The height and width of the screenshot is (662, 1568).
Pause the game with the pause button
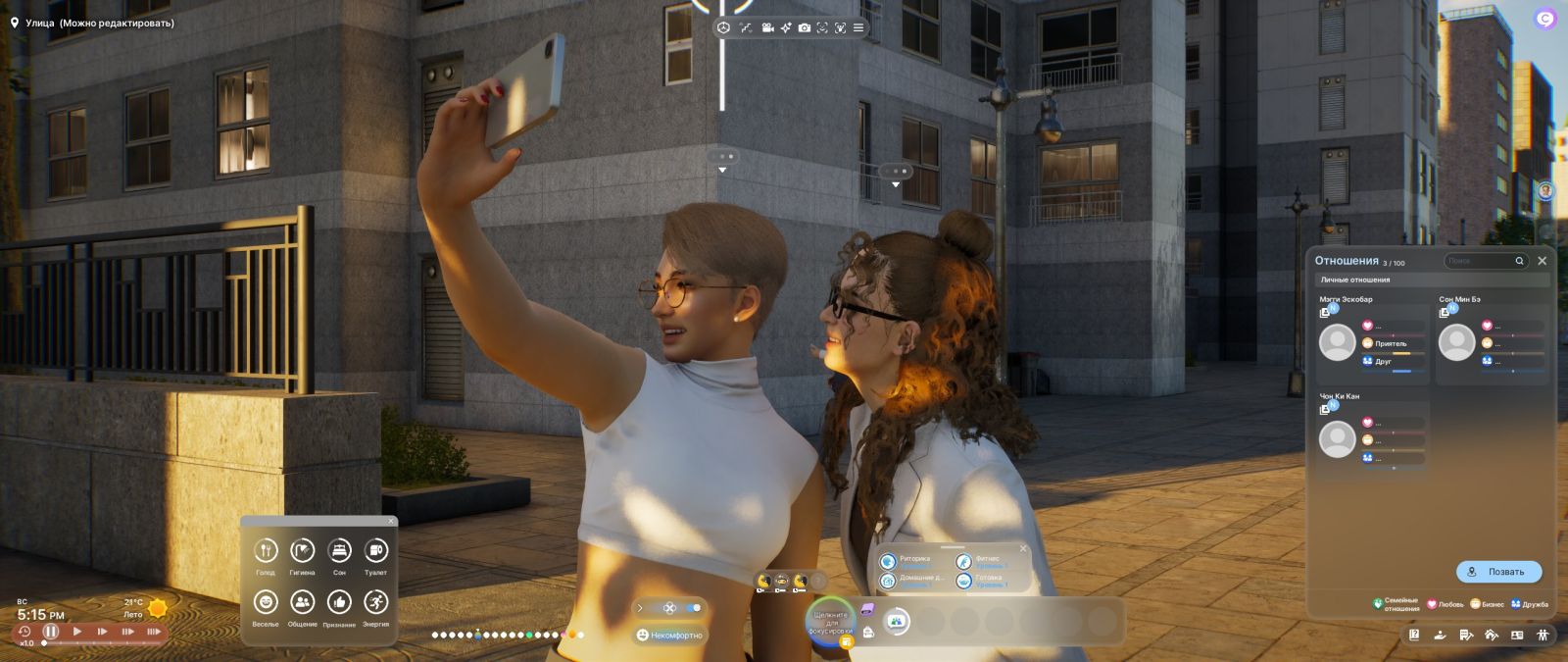(x=51, y=632)
